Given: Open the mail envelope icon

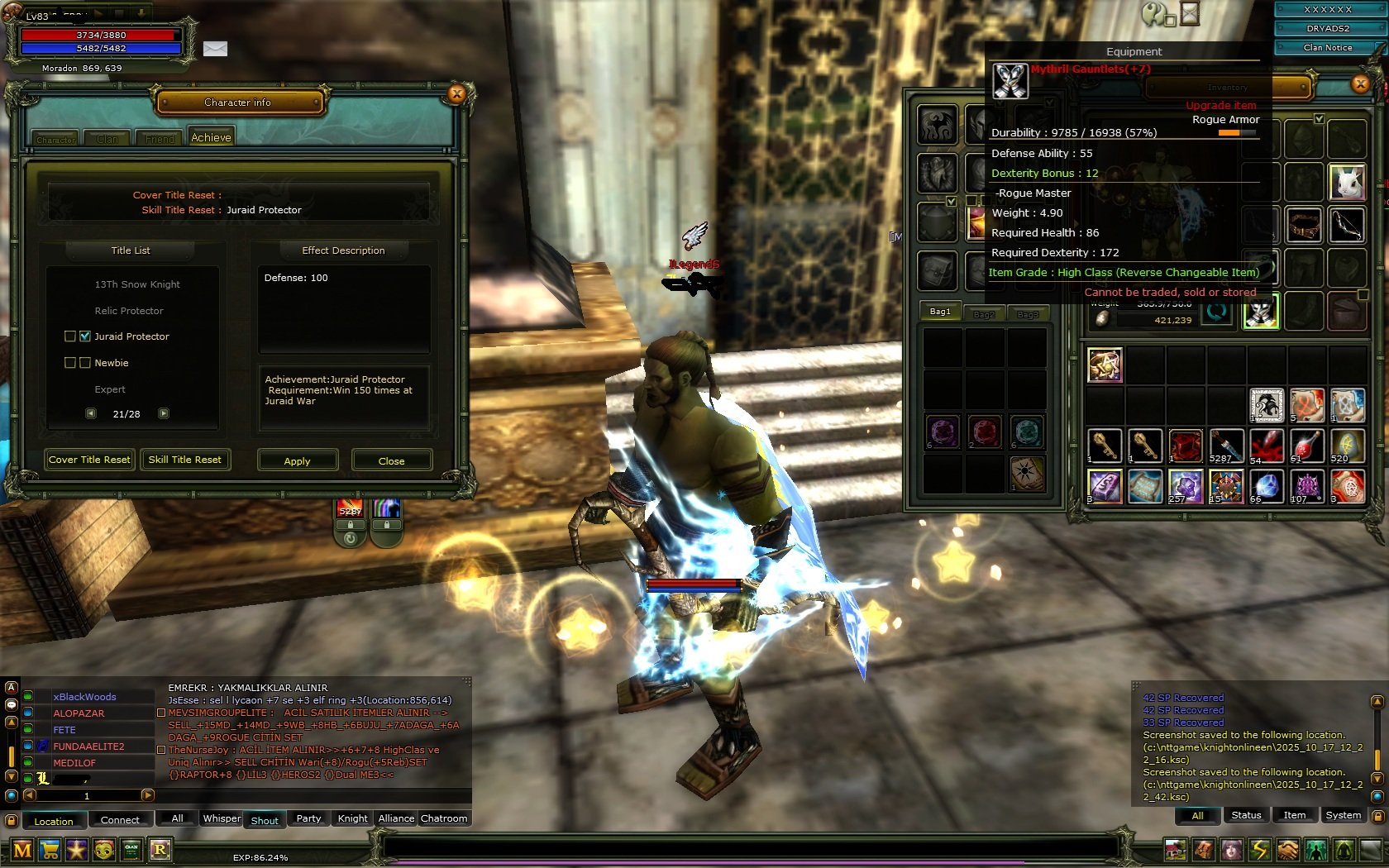Looking at the screenshot, I should [x=215, y=49].
